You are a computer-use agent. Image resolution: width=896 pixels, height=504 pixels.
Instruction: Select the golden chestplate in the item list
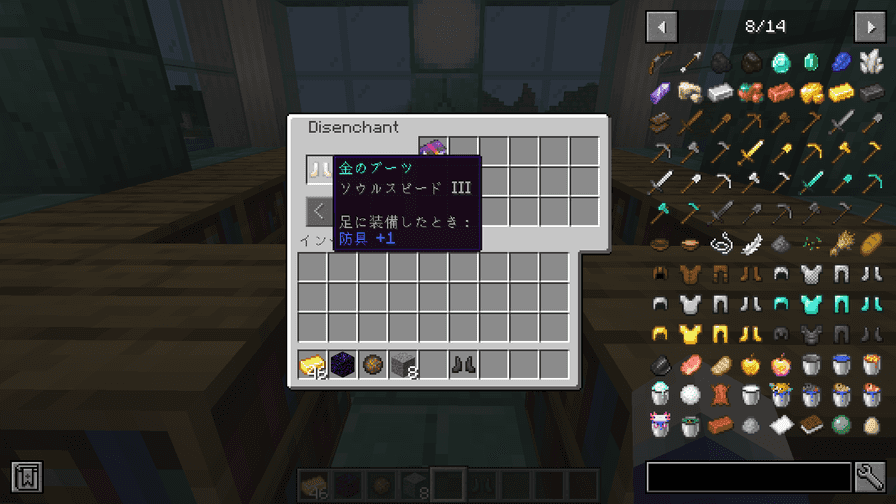[x=691, y=334]
